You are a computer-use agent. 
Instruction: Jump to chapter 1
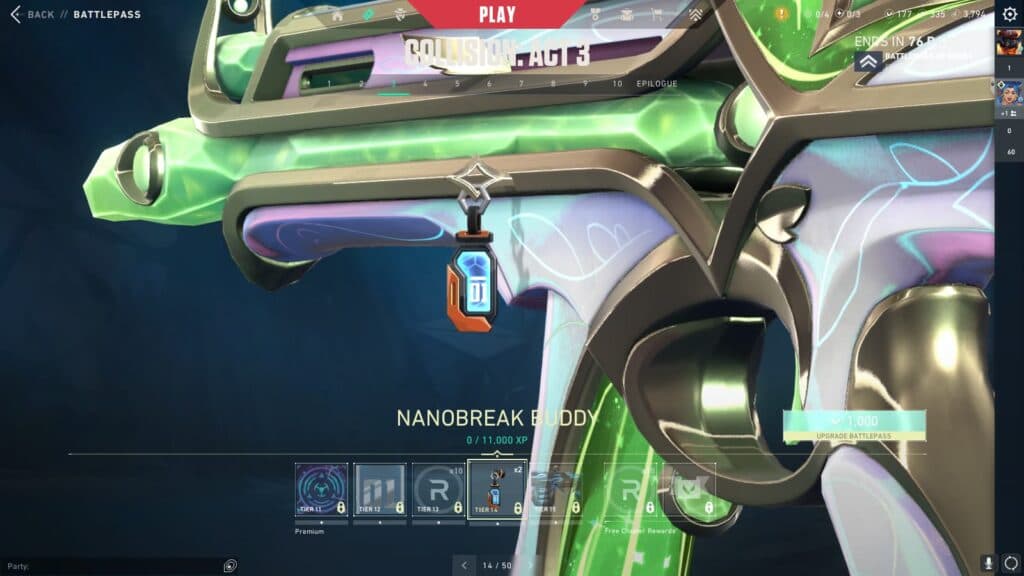point(330,84)
